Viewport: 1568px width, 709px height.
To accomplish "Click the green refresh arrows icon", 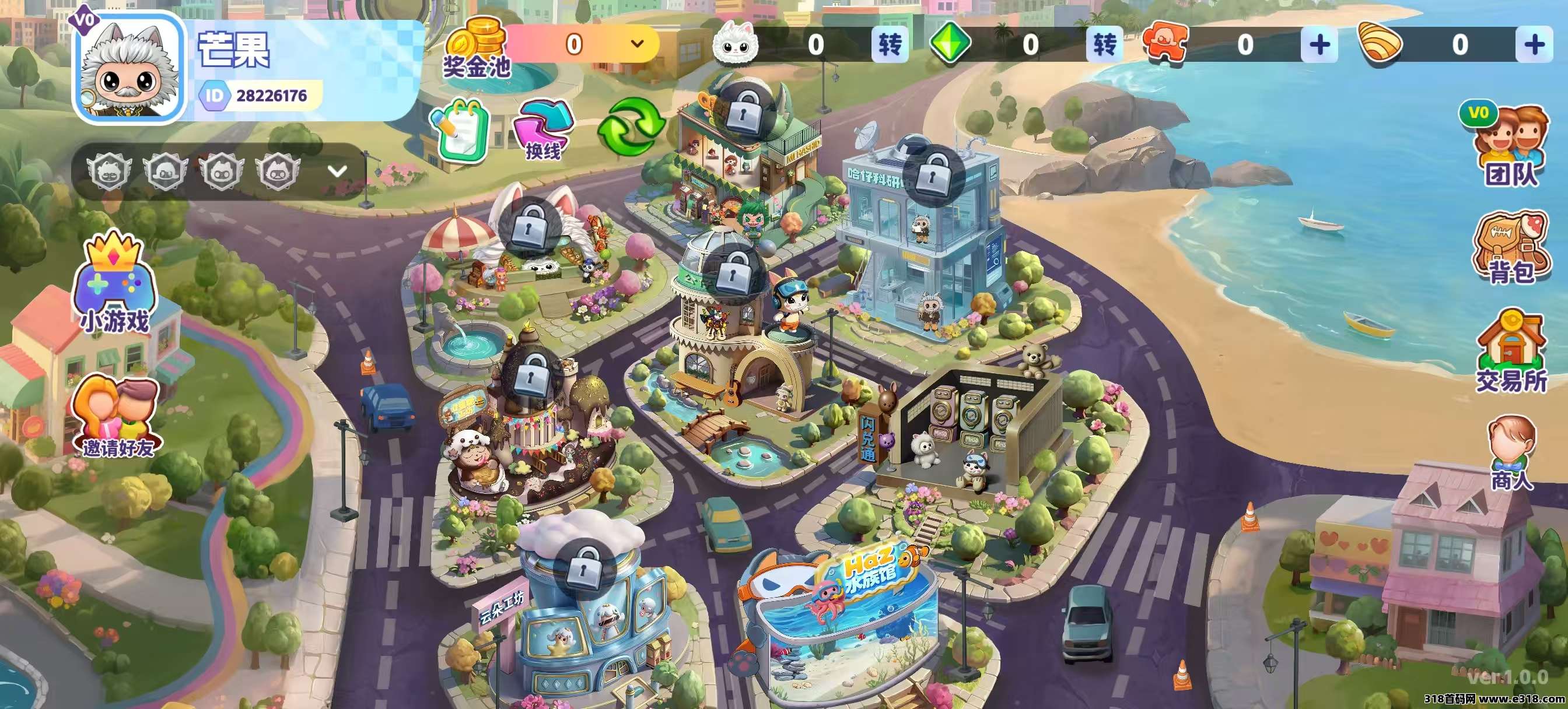I will tap(631, 126).
